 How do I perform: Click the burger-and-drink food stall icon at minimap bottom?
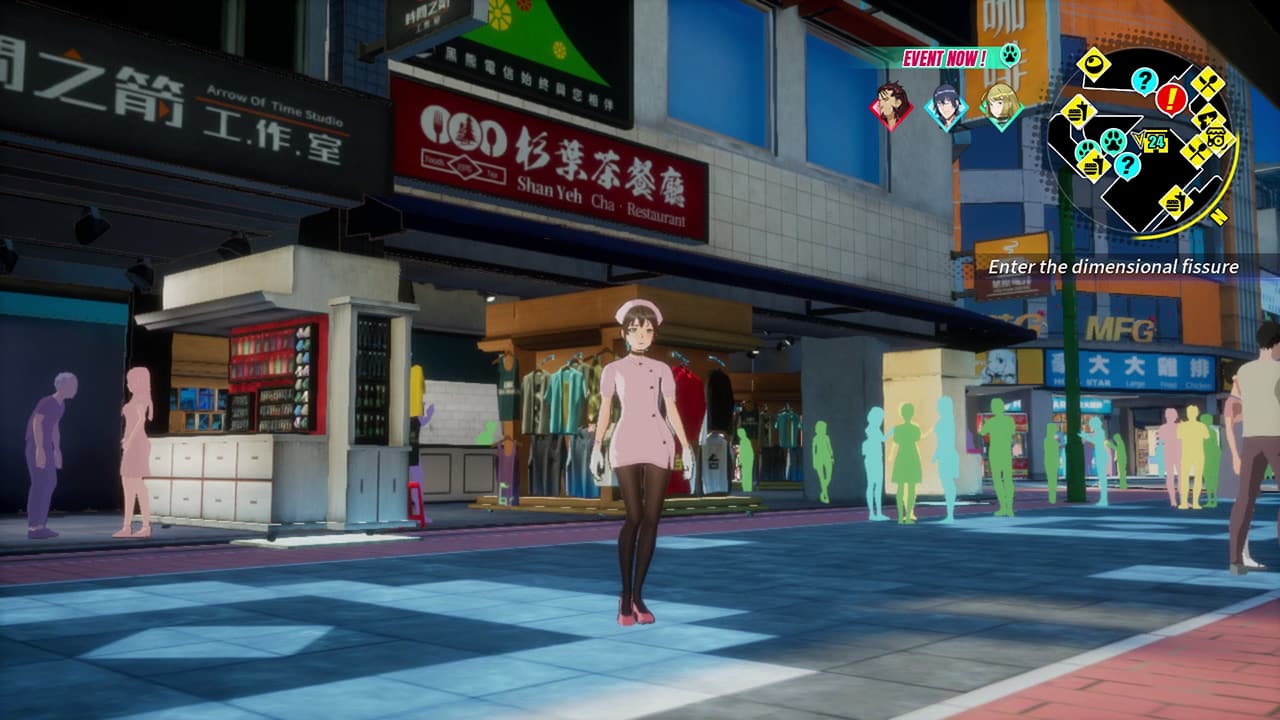pyautogui.click(x=1175, y=202)
